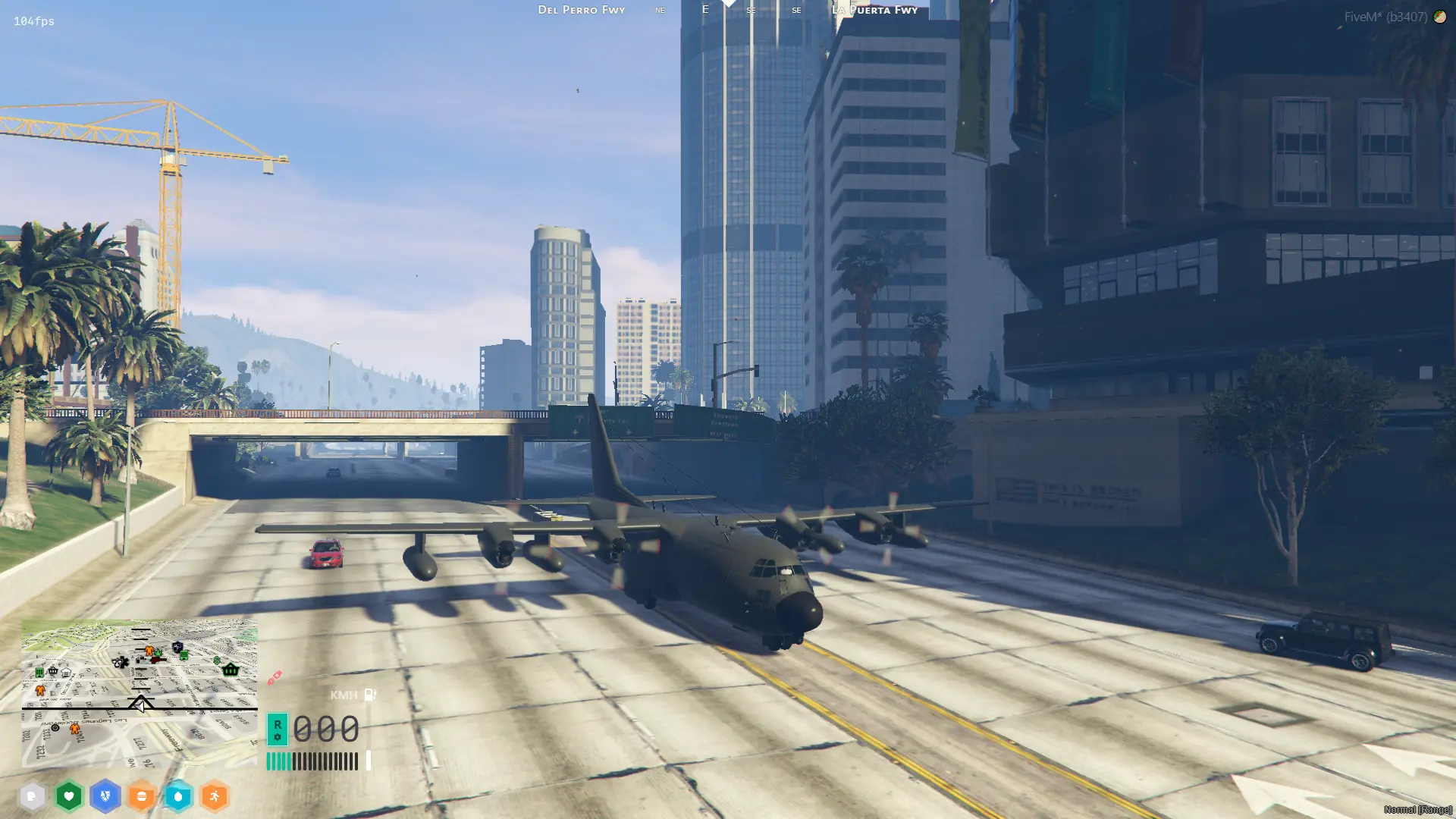Viewport: 1456px width, 819px height.
Task: Select the green dollar sign map marker
Action: (217, 661)
